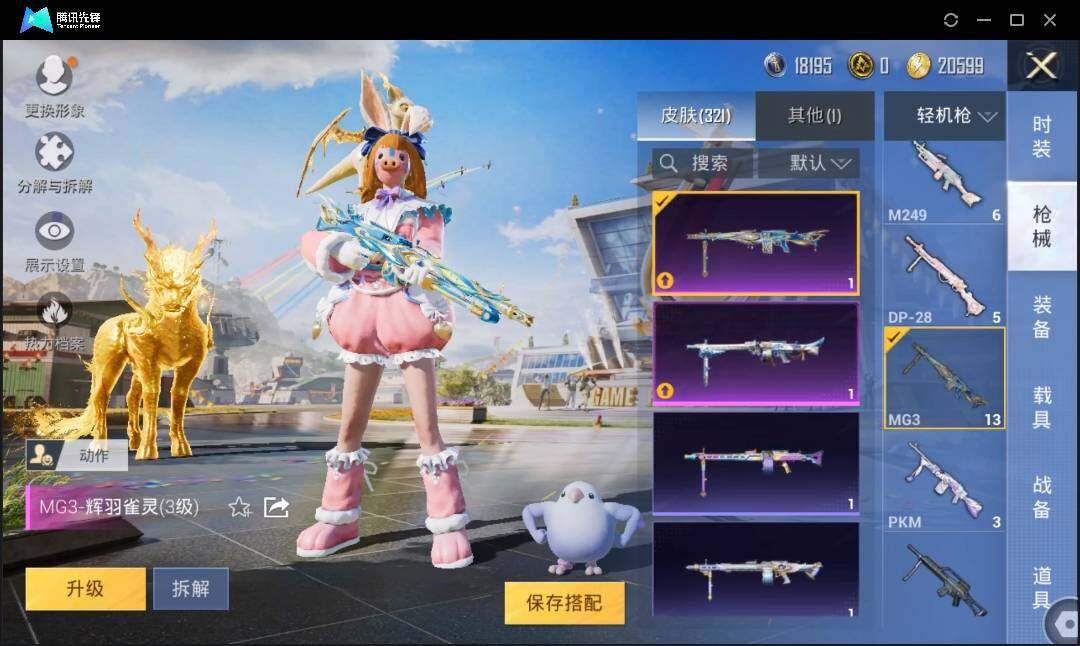1080x646 pixels.
Task: Open 展示设置 display settings
Action: [54, 242]
